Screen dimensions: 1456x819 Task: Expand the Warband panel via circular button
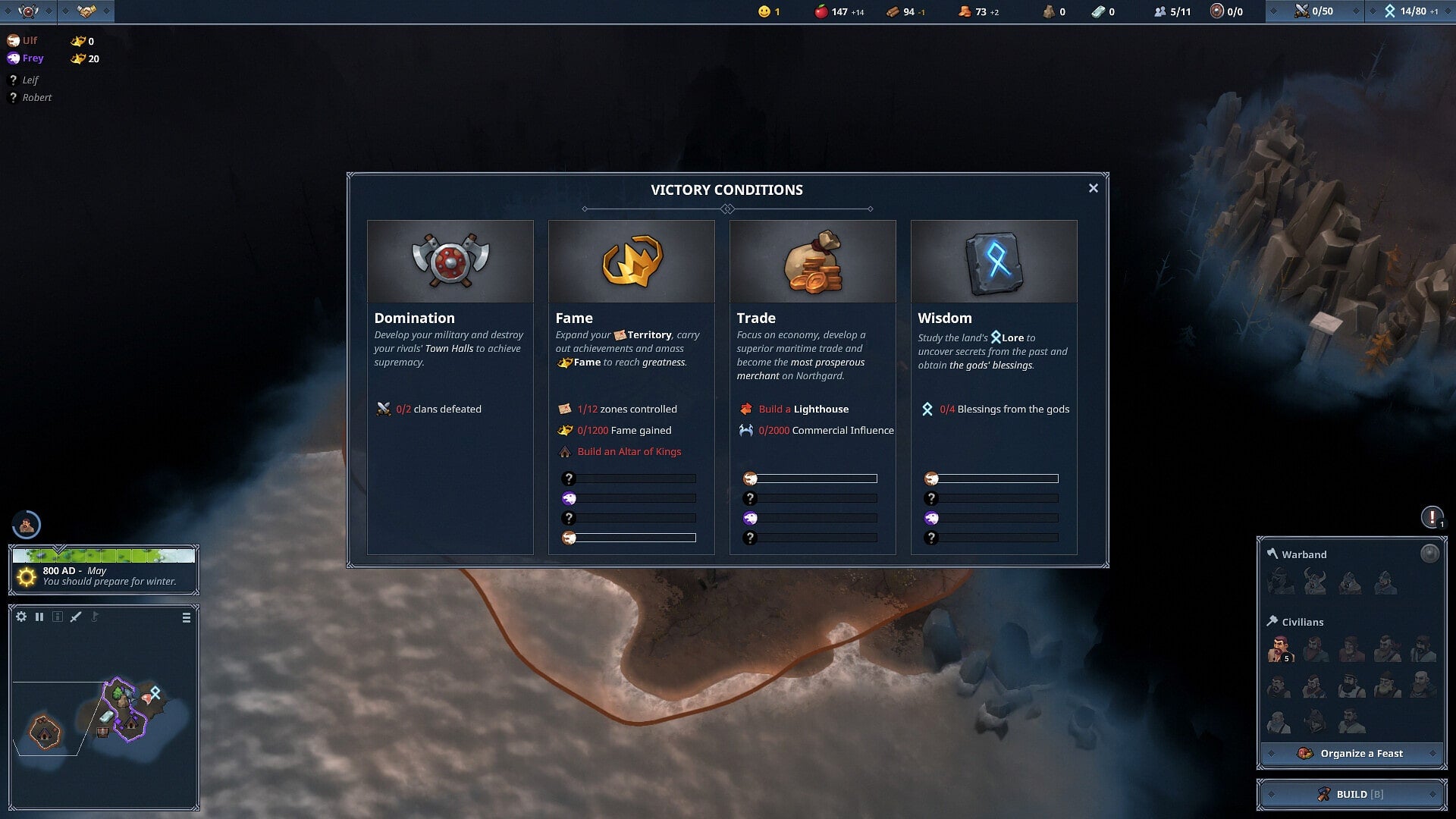click(1431, 554)
